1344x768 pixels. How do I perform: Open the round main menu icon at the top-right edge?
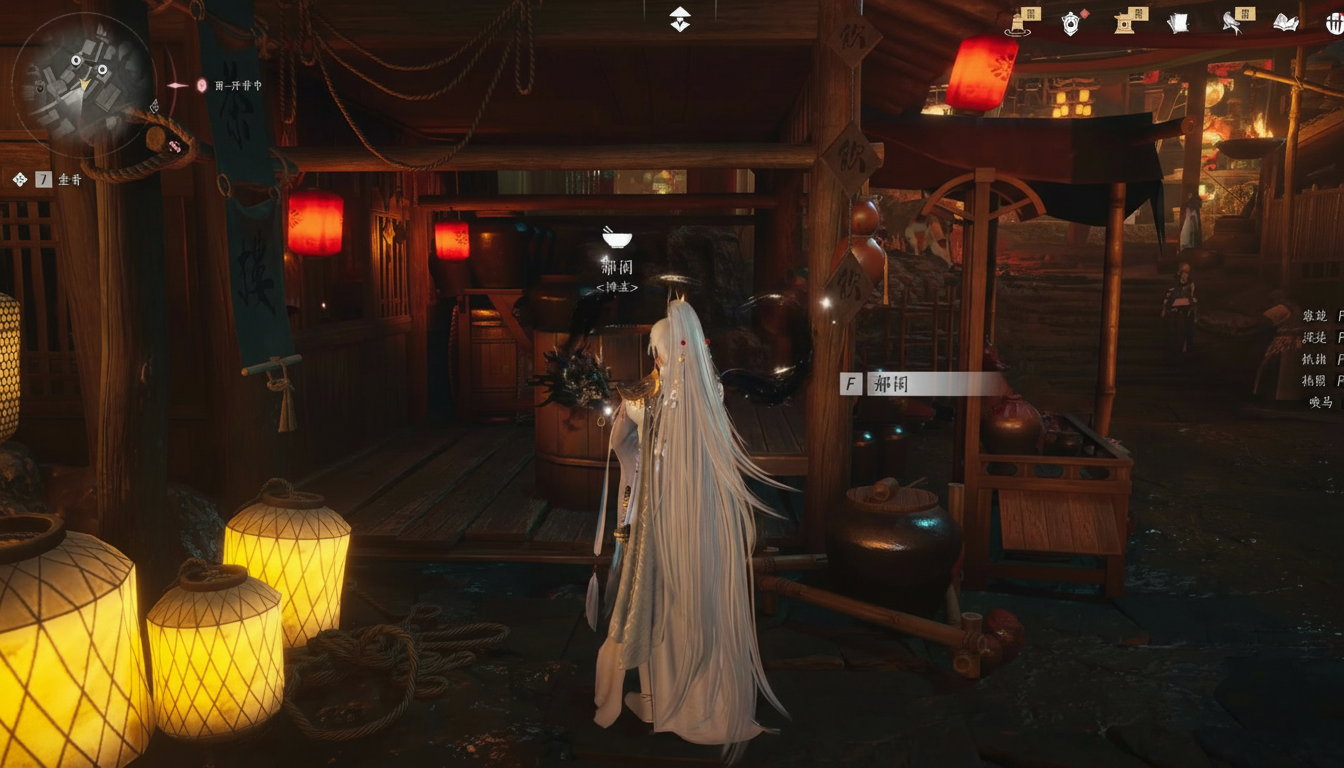(x=1335, y=23)
